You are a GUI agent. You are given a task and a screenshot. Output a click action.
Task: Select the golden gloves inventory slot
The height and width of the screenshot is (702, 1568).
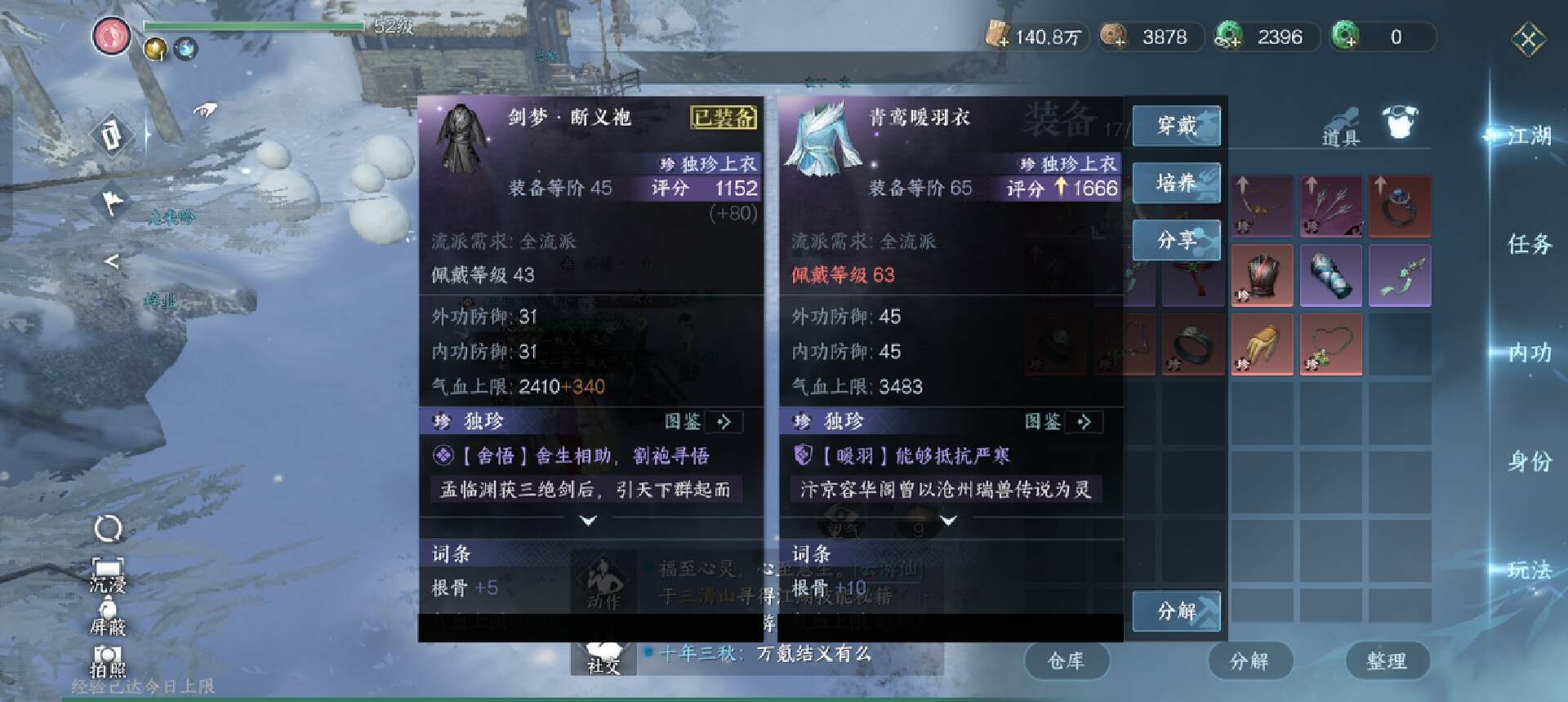pyautogui.click(x=1262, y=344)
